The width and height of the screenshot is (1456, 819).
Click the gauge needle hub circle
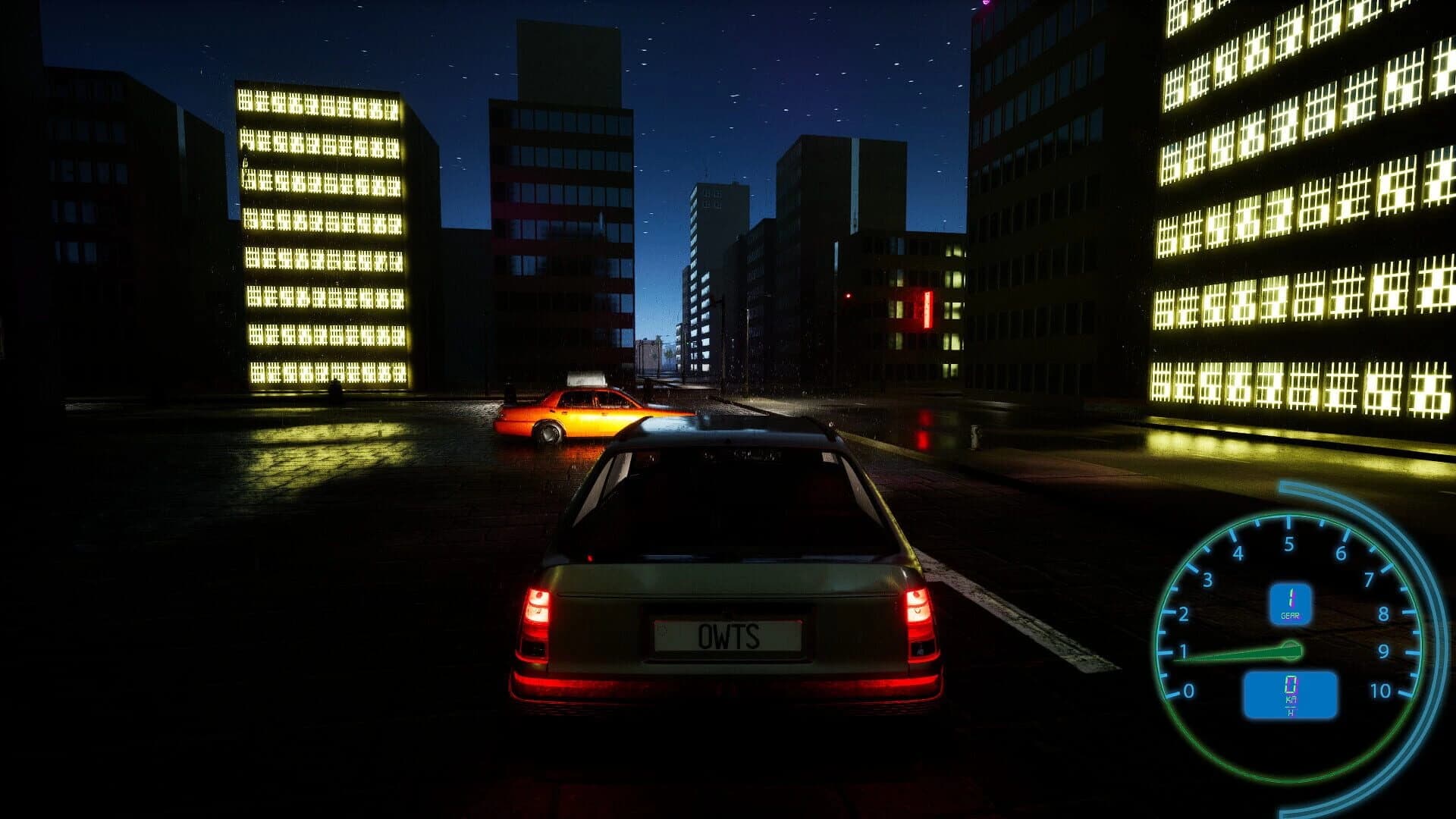coord(1291,650)
